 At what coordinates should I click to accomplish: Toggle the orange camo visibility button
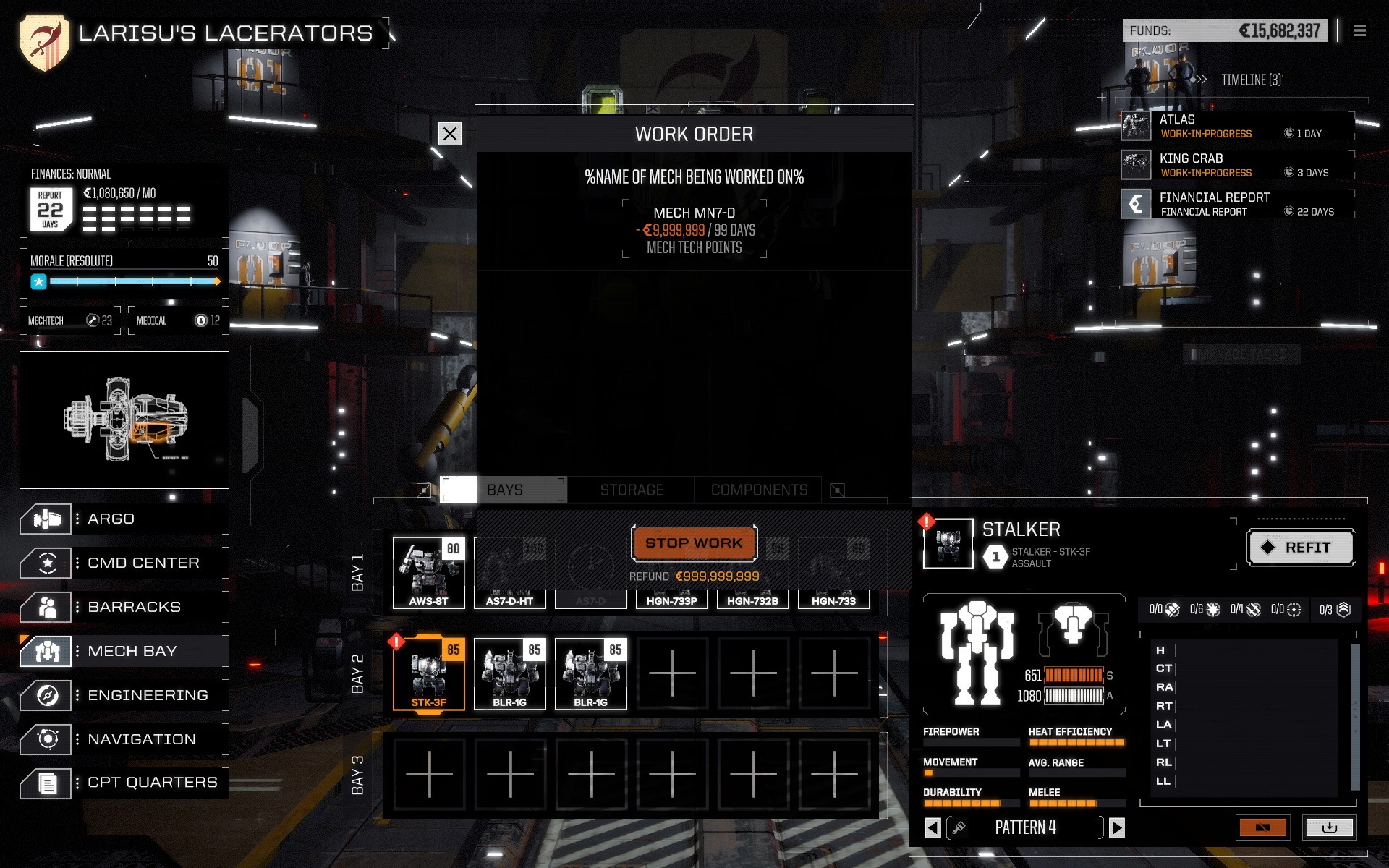tap(1264, 827)
